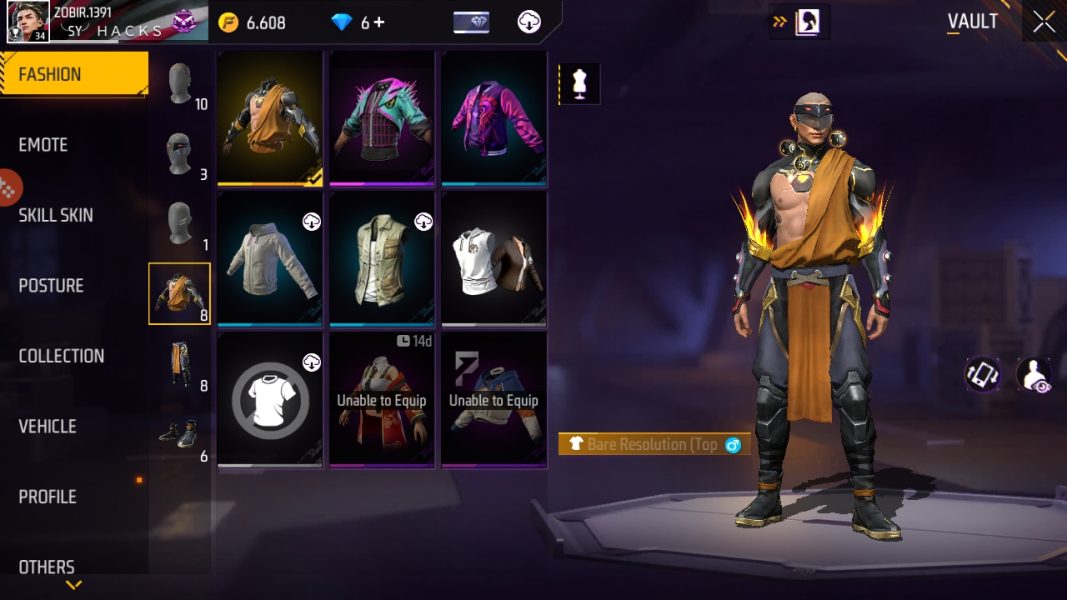Image resolution: width=1067 pixels, height=600 pixels.
Task: Open the pants subcategory with 8 items
Action: coord(180,365)
